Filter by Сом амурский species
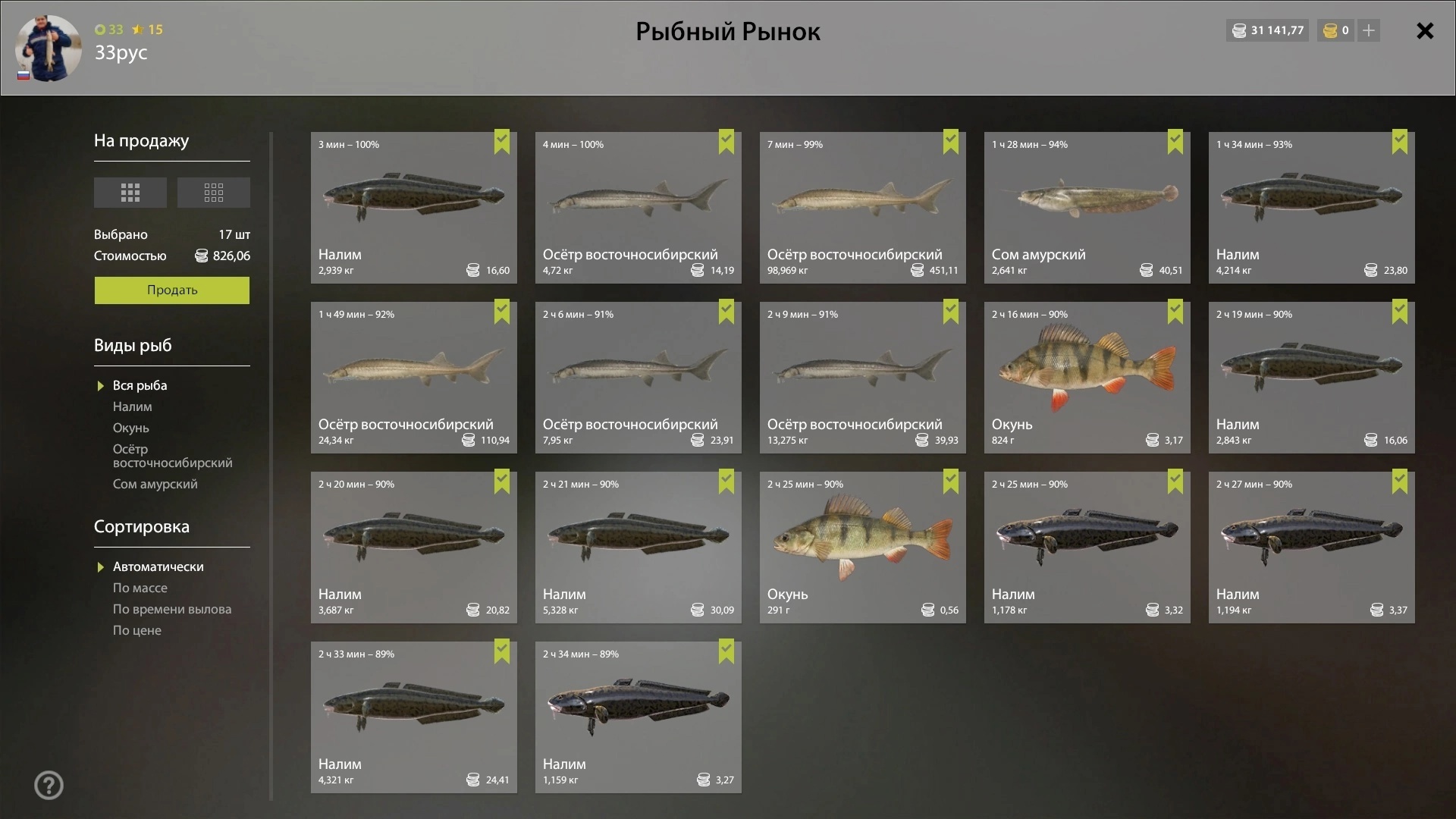 (x=155, y=485)
